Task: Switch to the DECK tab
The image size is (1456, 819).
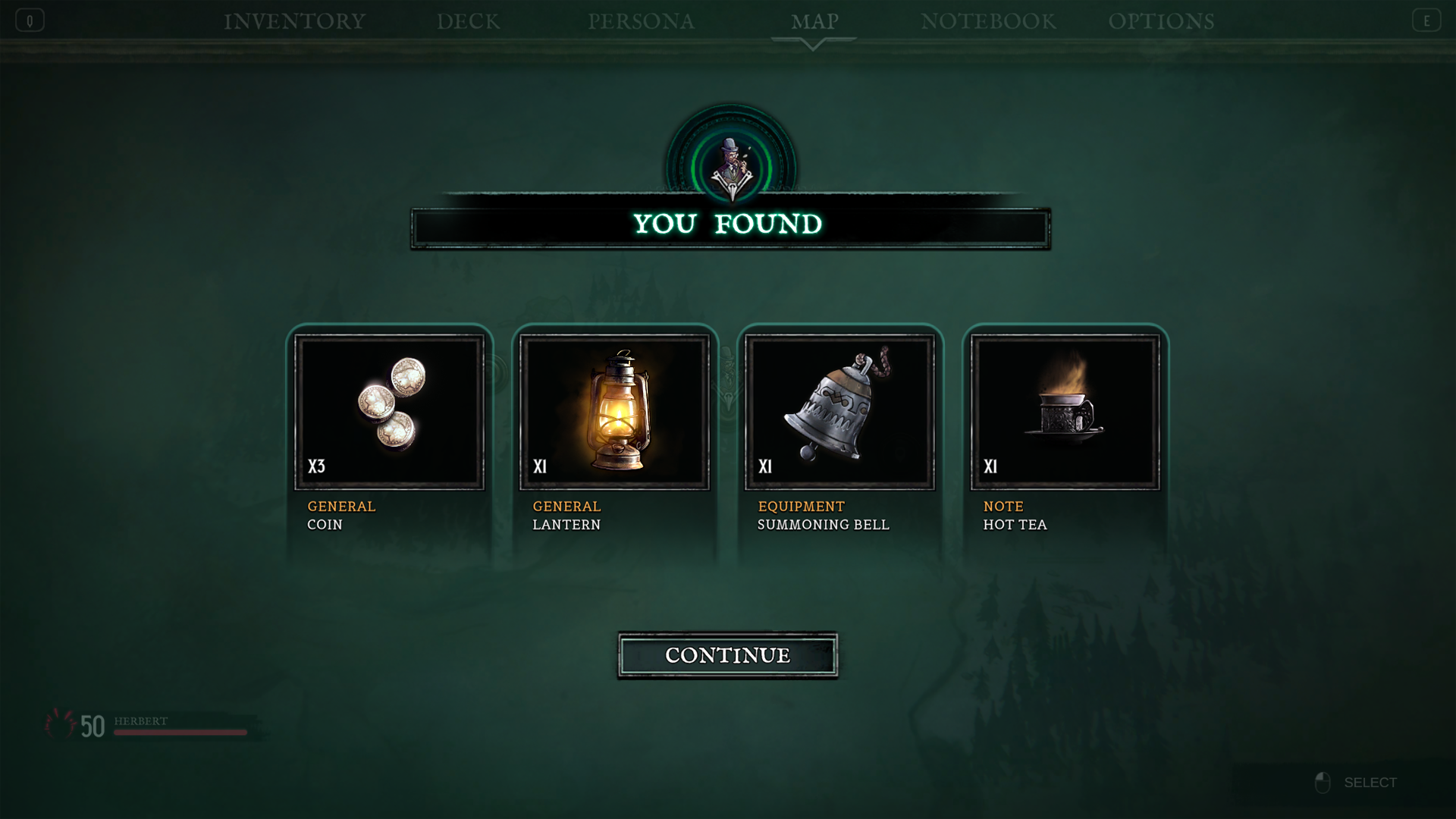Action: click(468, 21)
